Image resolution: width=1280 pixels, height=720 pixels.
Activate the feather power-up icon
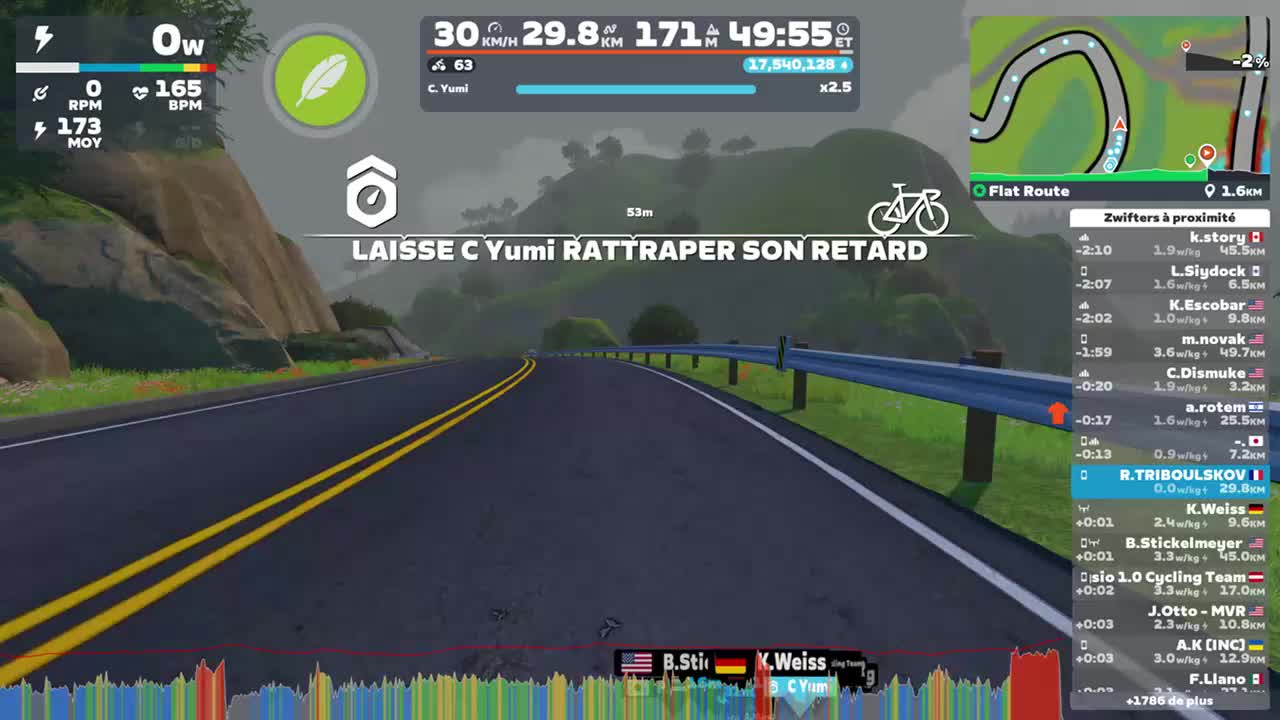(x=319, y=80)
